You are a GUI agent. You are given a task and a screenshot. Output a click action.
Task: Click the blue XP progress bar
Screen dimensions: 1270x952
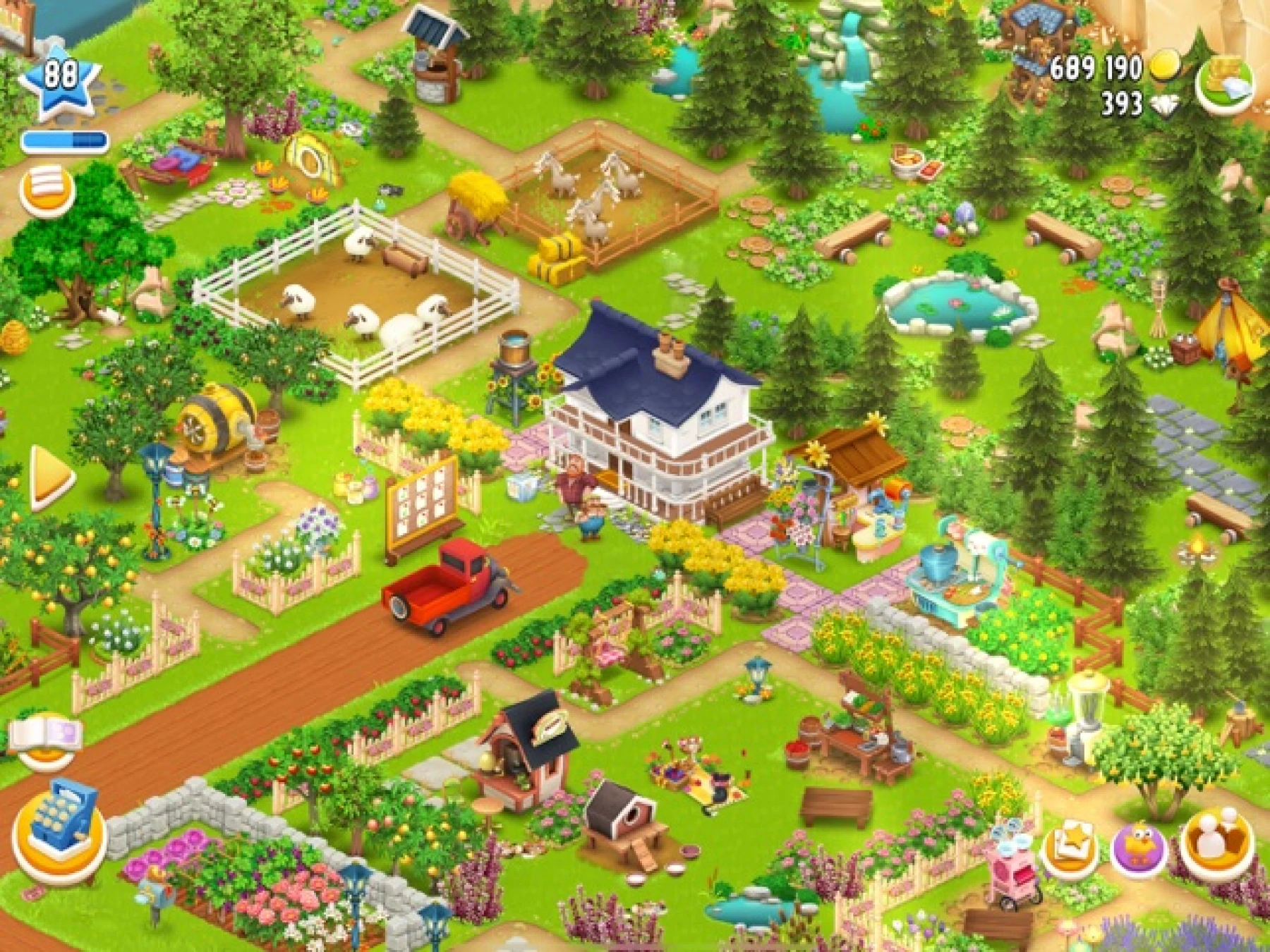coord(65,140)
